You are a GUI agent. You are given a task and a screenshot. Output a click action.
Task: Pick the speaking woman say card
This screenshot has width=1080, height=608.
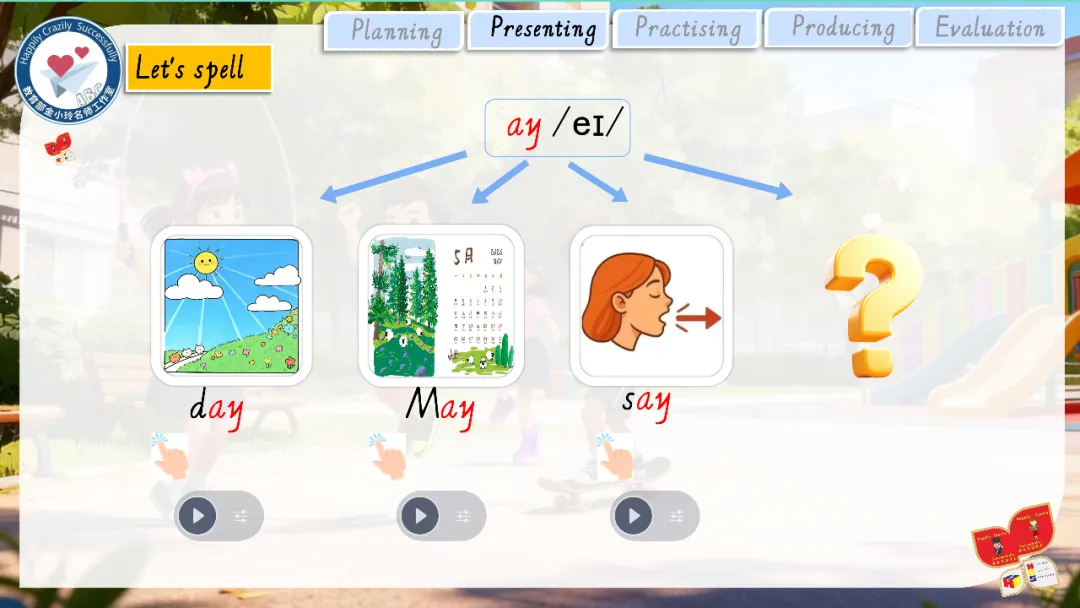(651, 306)
